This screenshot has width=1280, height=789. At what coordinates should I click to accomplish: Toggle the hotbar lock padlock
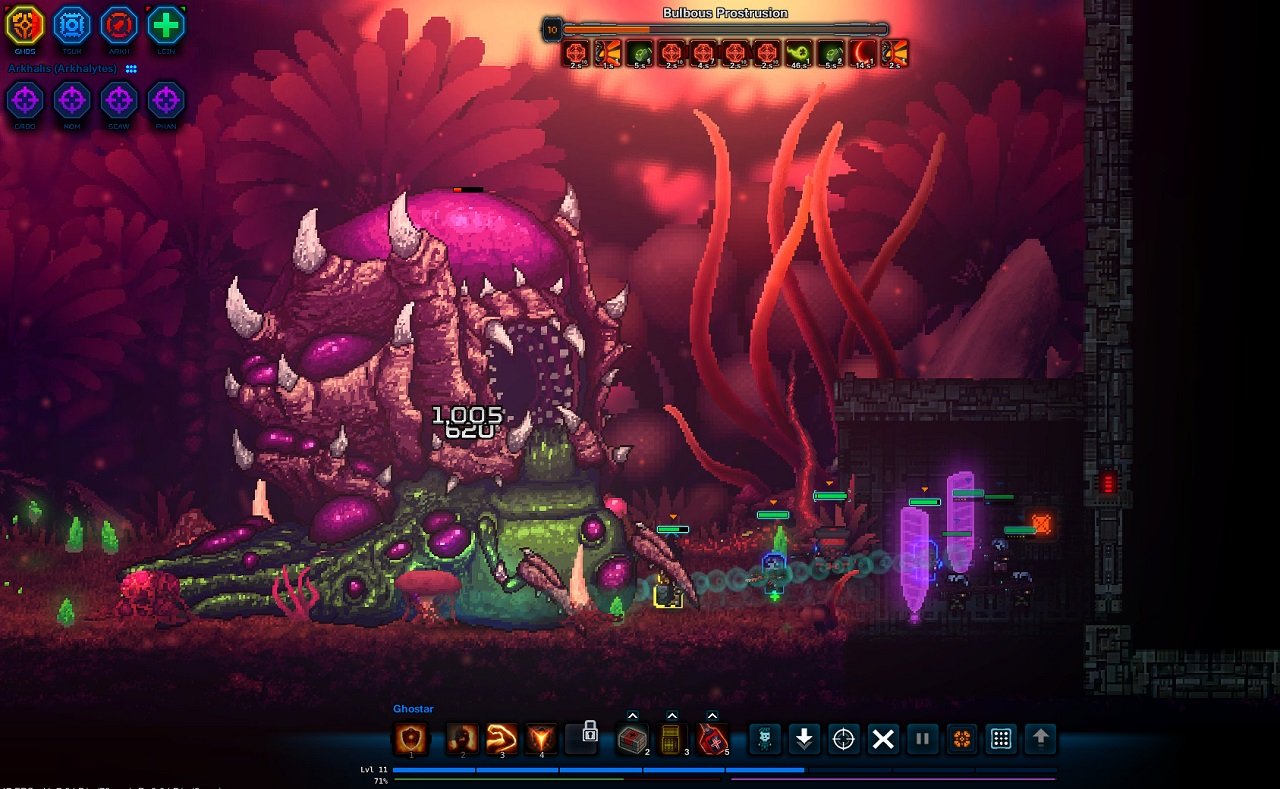(x=584, y=740)
